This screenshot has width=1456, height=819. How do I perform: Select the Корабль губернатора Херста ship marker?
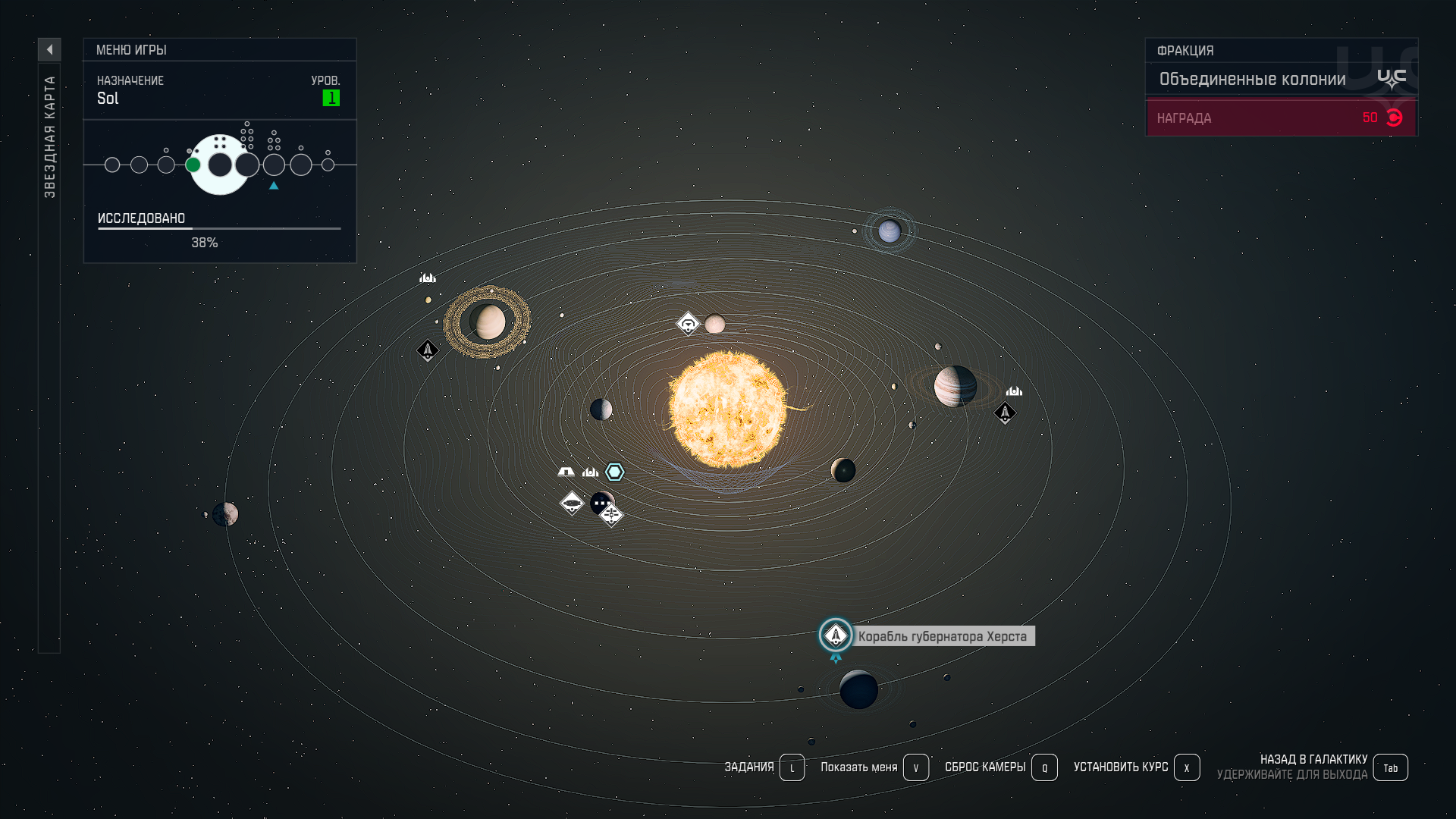coord(836,635)
